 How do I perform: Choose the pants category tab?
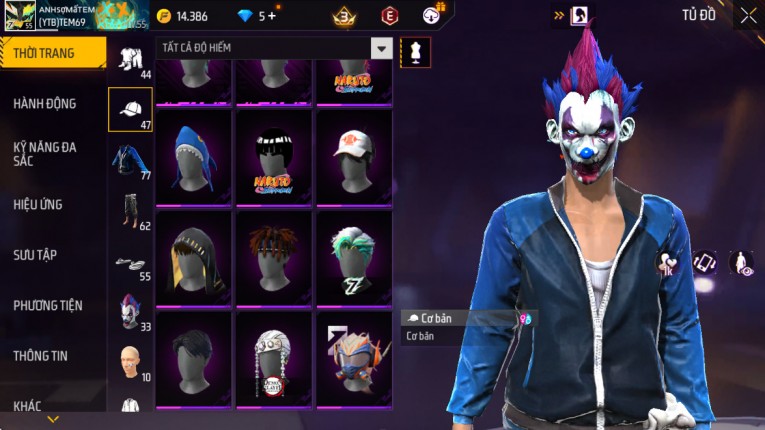pos(130,211)
